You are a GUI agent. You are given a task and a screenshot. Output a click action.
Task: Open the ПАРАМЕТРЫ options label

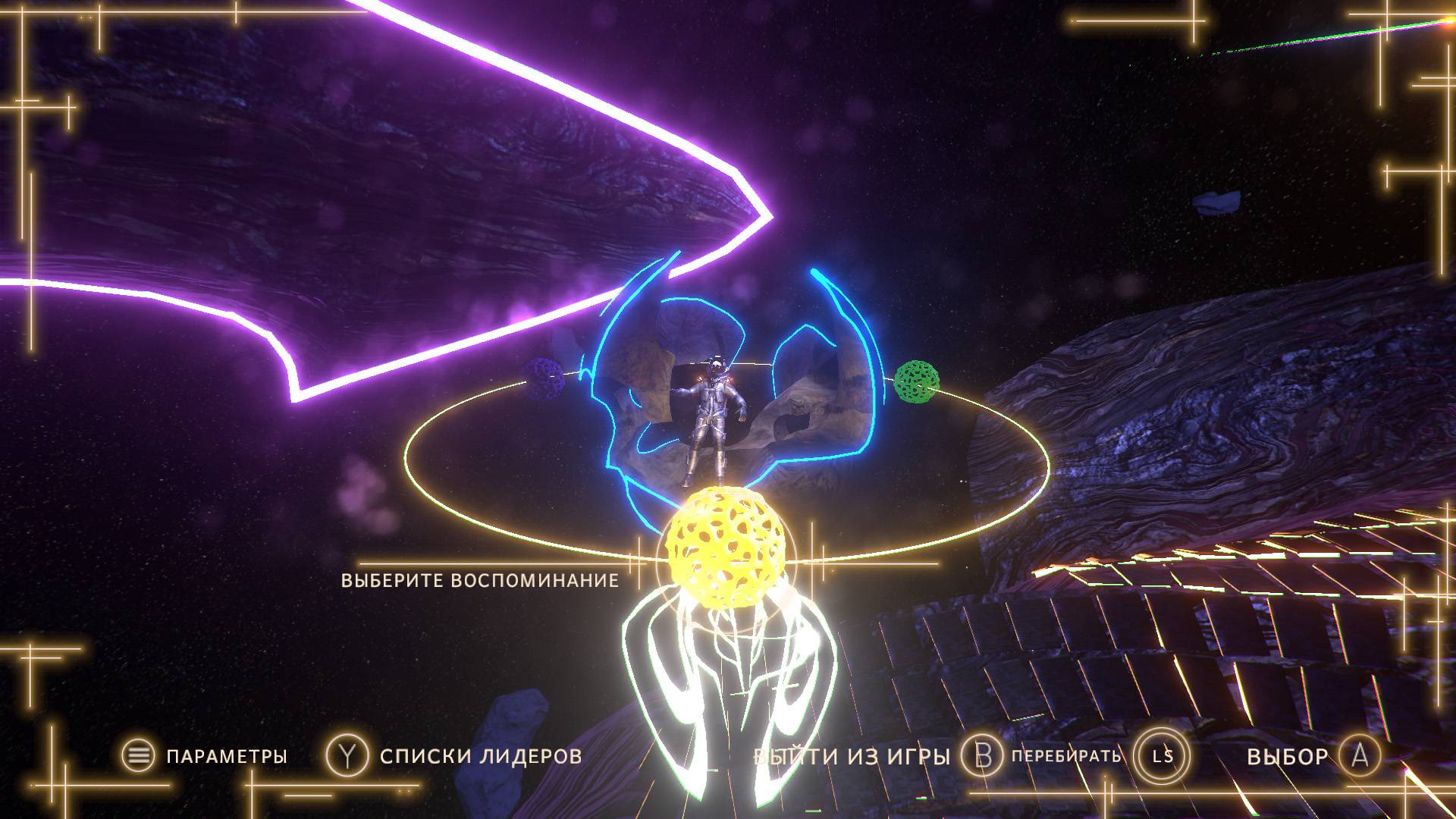(226, 756)
